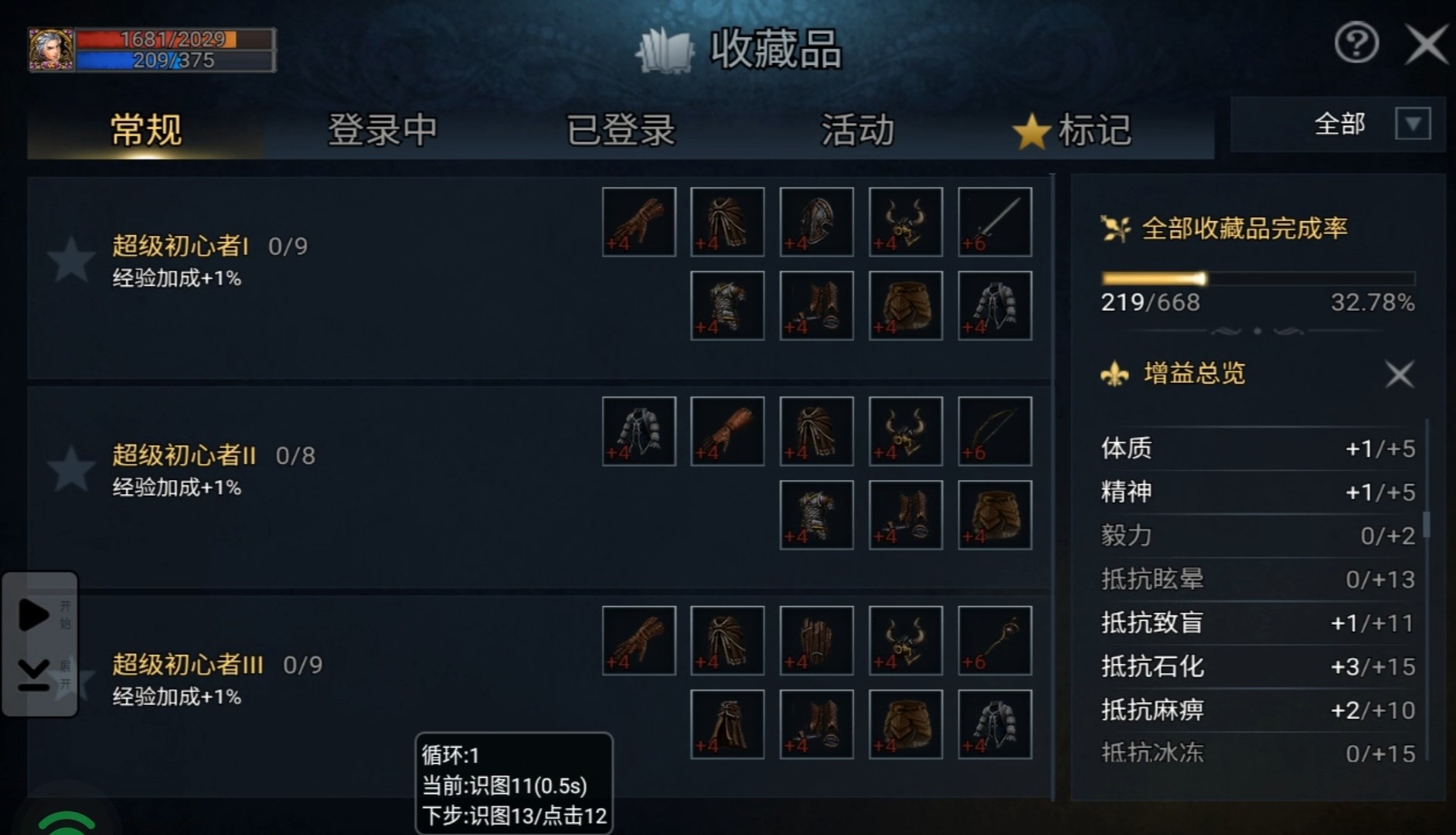Select the +6 sword in 超级初心者I
1456x835 pixels.
[995, 222]
